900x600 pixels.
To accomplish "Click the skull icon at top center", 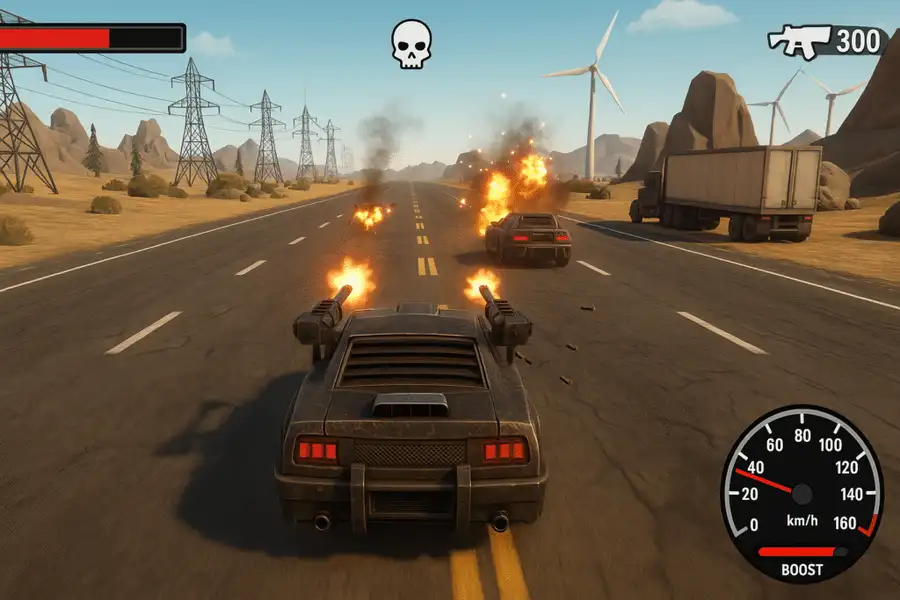I will [x=411, y=45].
